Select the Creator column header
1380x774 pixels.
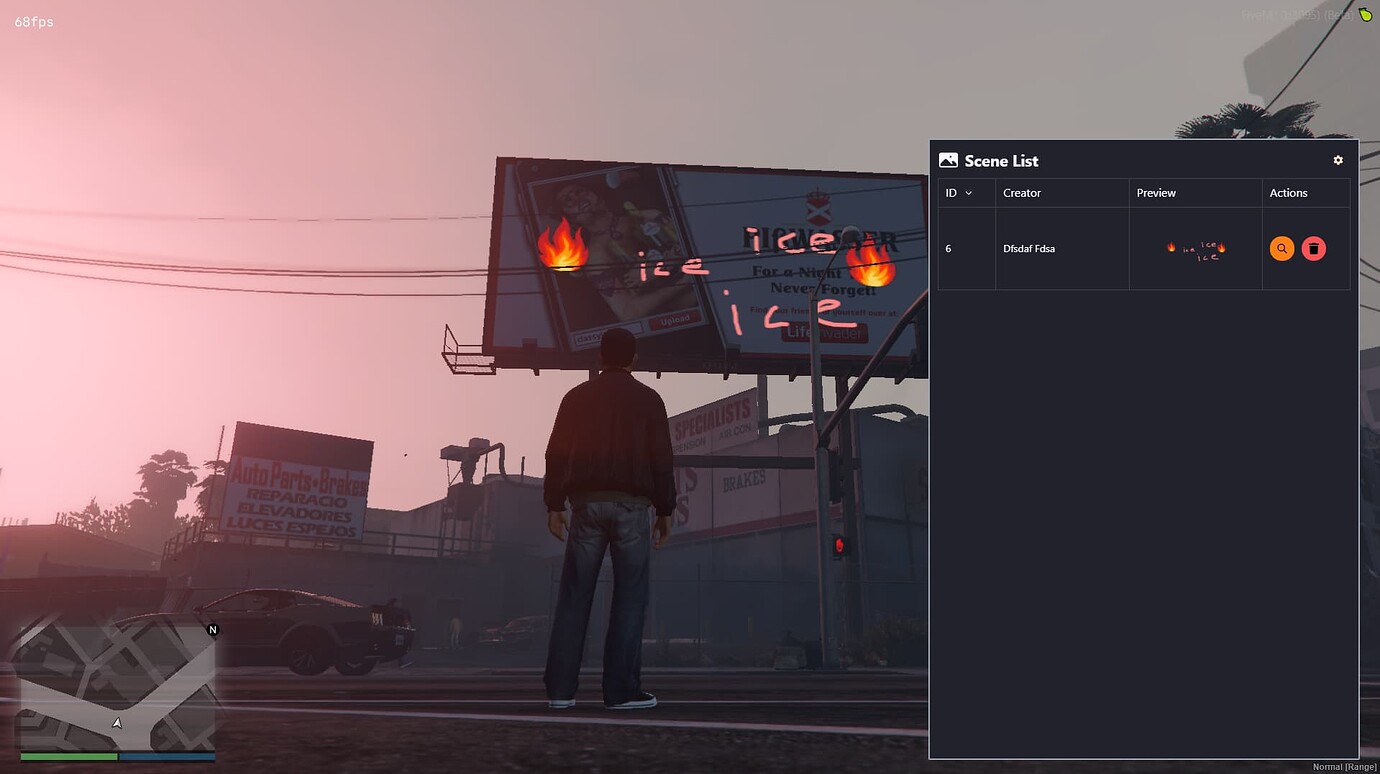coord(1022,193)
